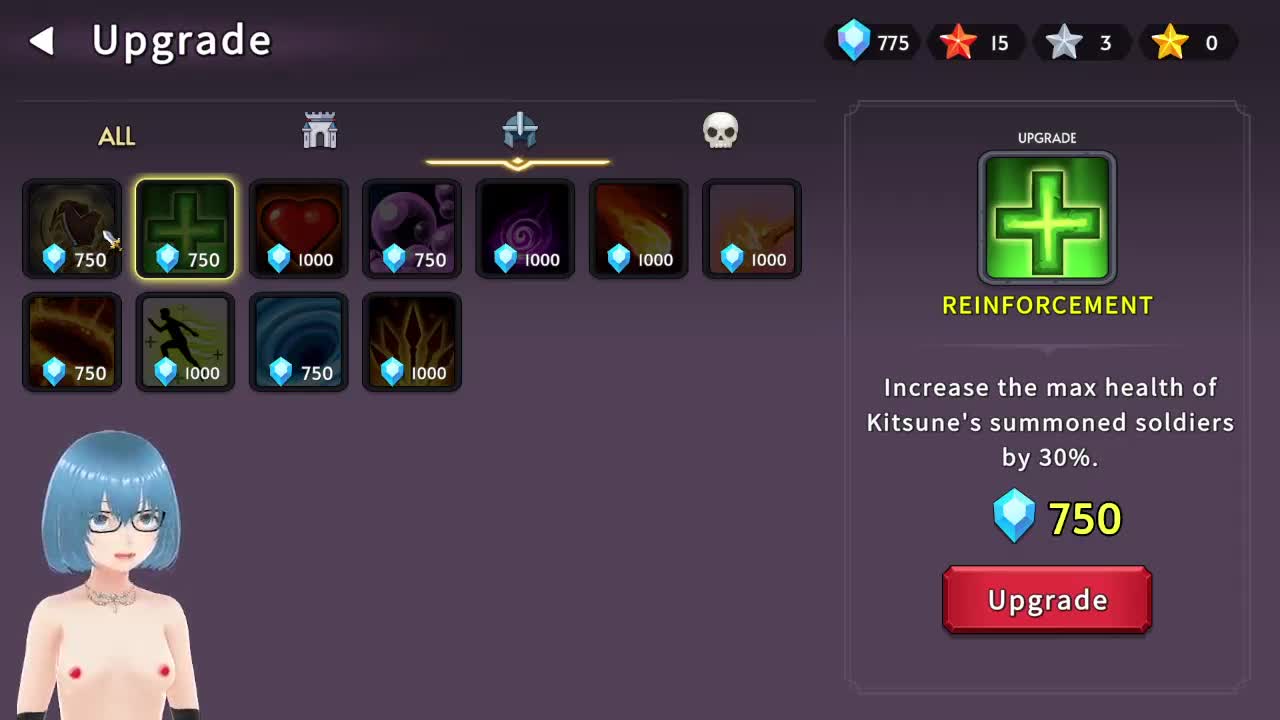
Task: Choose the running man upgrade tile
Action: point(185,342)
